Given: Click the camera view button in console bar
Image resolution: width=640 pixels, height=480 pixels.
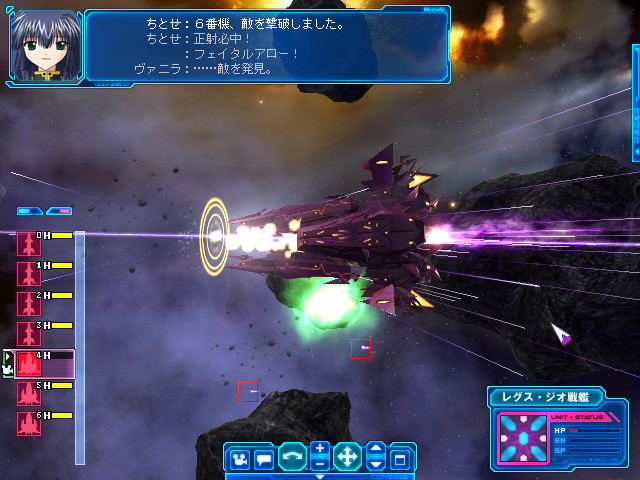Looking at the screenshot, I should click(x=240, y=459).
